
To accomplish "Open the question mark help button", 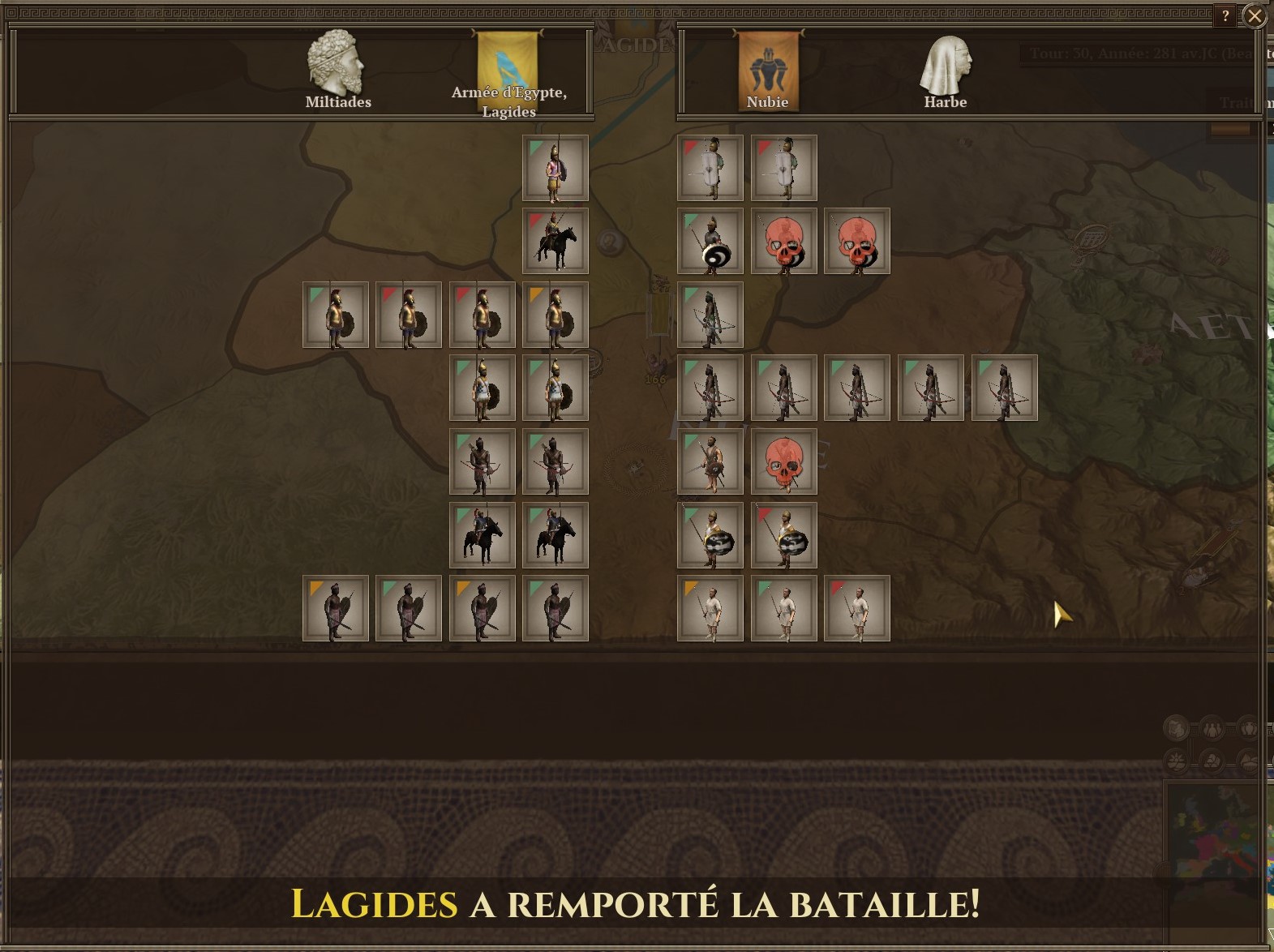I will [x=1225, y=16].
